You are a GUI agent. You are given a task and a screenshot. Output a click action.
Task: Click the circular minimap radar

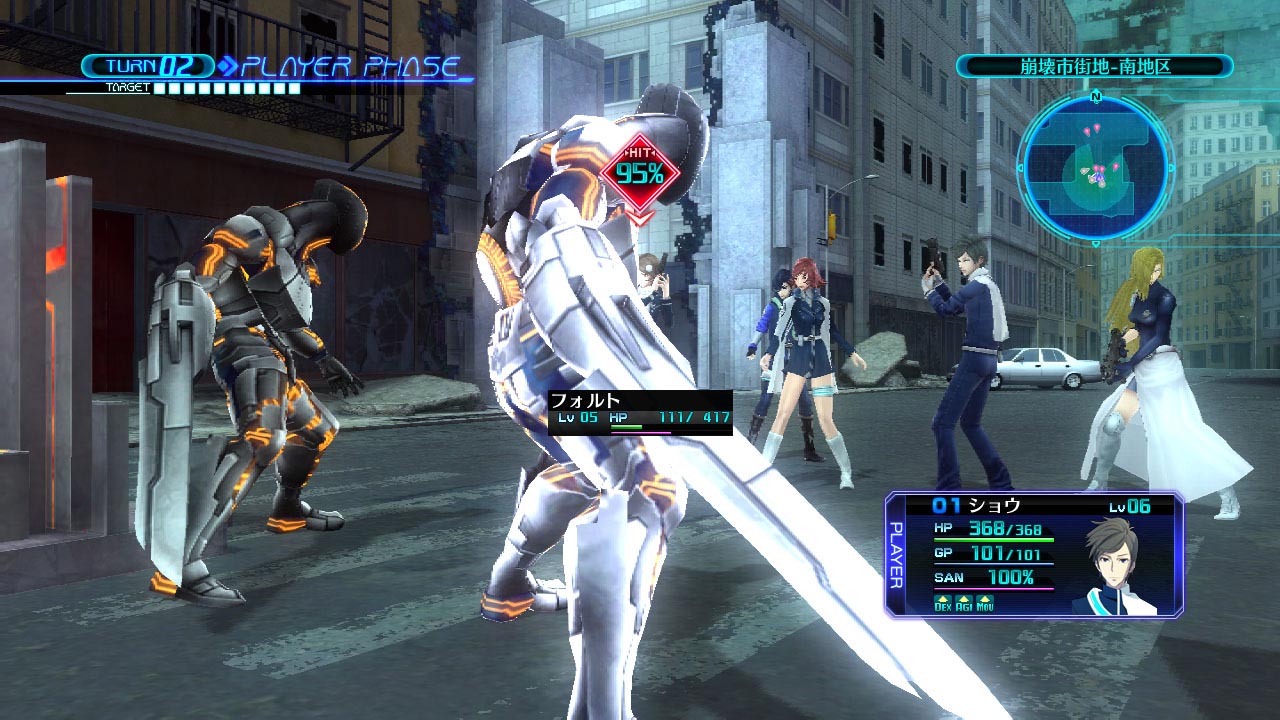tap(1095, 165)
